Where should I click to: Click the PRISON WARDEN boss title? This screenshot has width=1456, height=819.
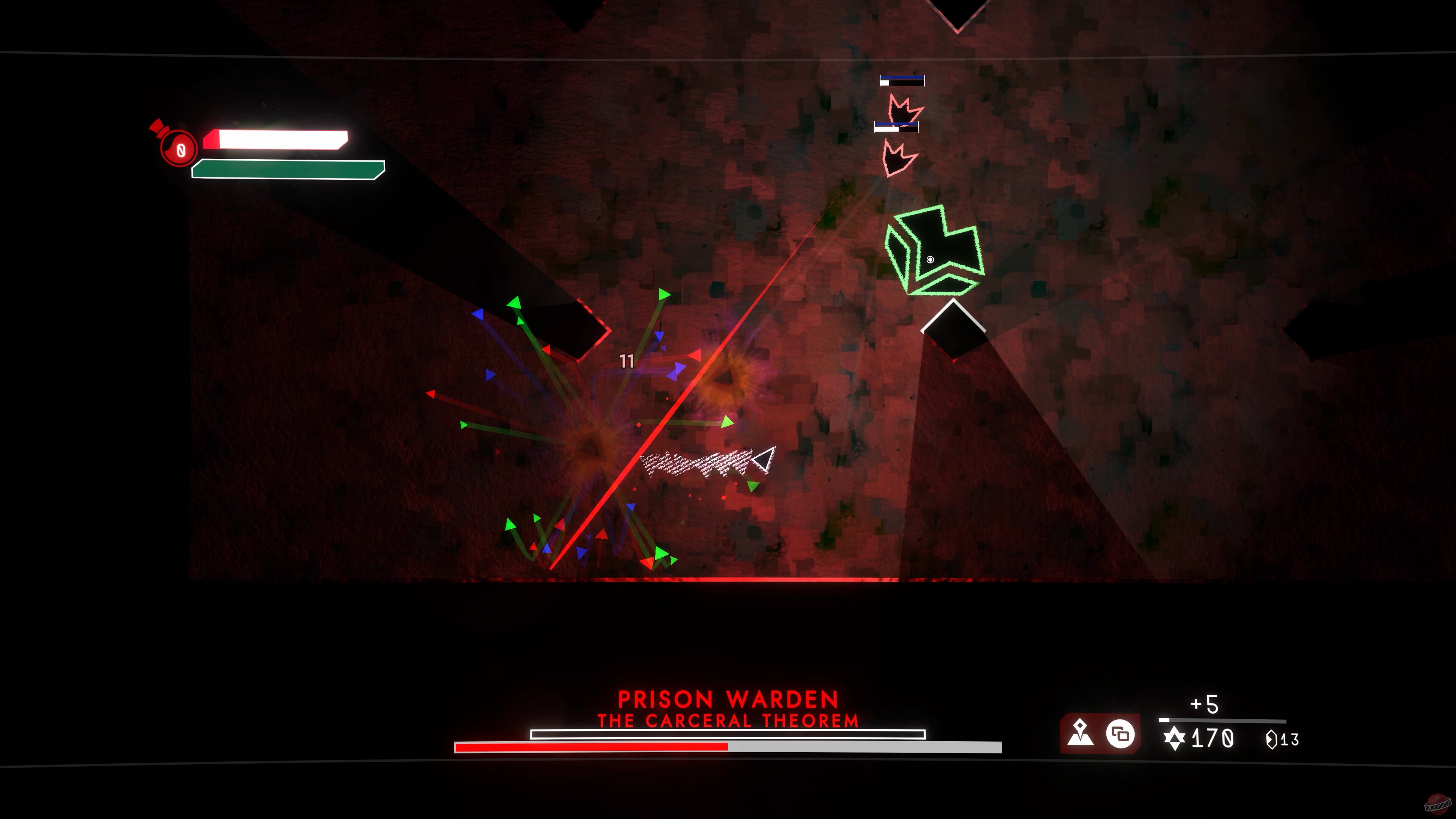(728, 699)
